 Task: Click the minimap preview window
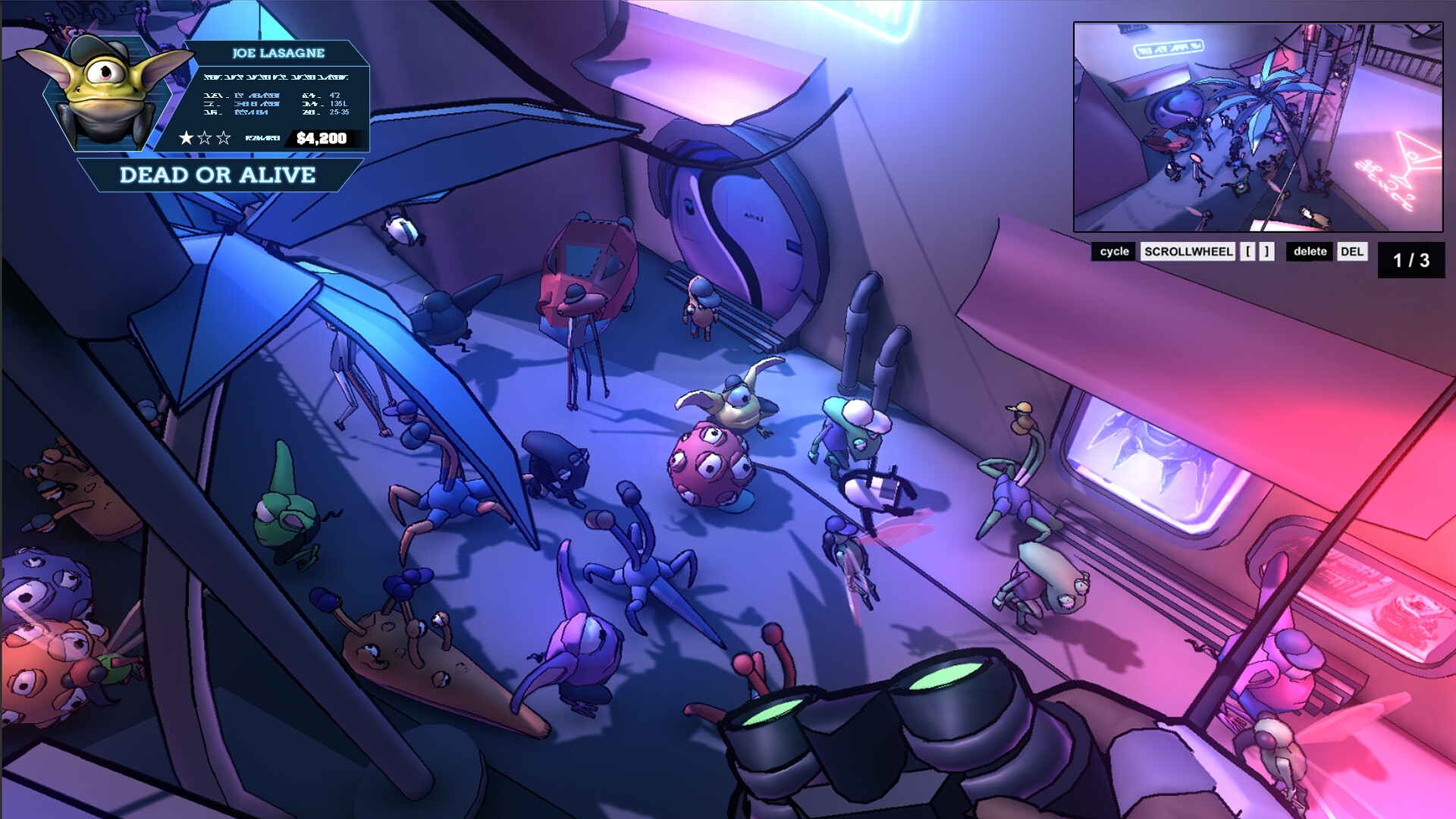coord(1258,127)
